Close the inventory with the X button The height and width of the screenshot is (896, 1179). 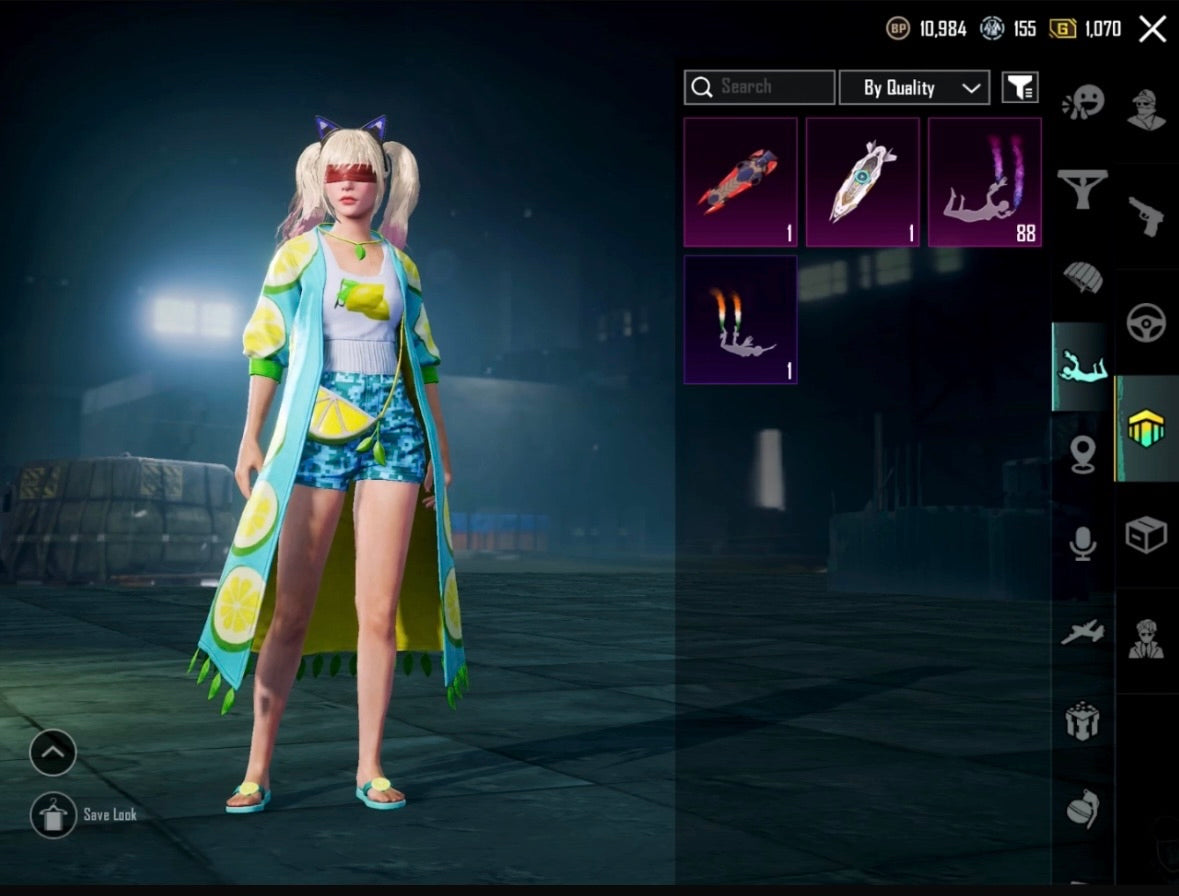[1152, 29]
